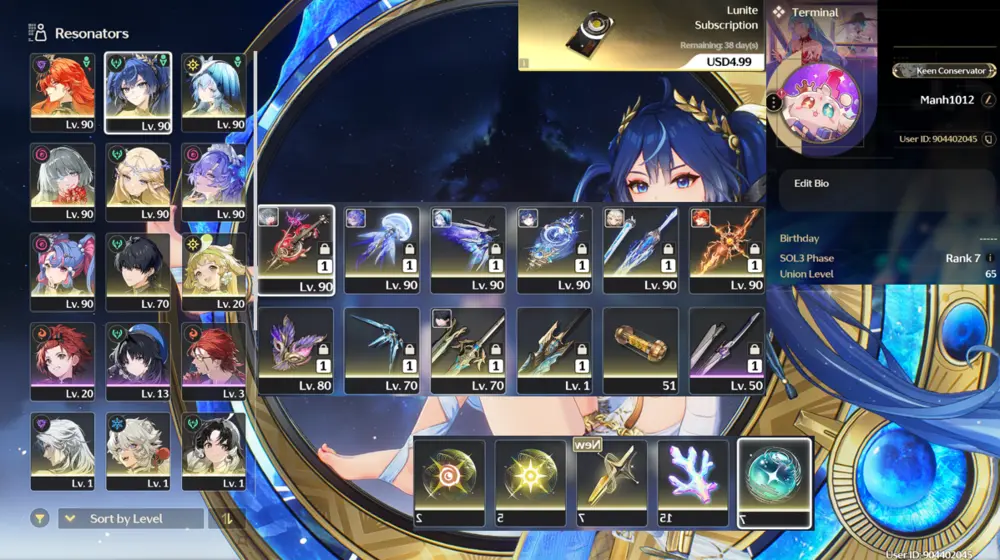Pick the purple butterfly mask weapon Lv. 80
This screenshot has width=1000, height=560.
pyautogui.click(x=296, y=350)
